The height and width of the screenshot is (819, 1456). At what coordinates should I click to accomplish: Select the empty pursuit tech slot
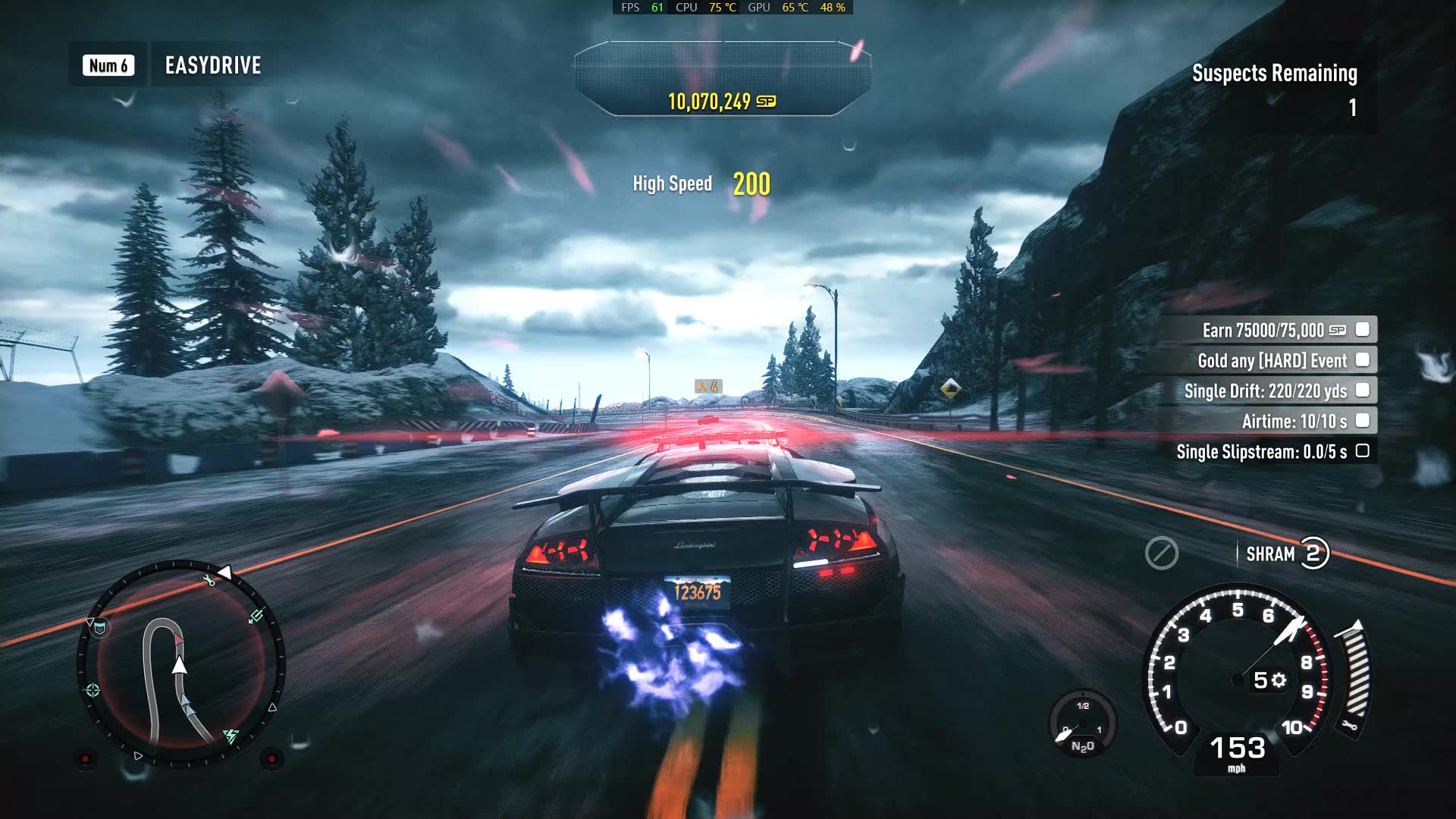[x=1161, y=554]
